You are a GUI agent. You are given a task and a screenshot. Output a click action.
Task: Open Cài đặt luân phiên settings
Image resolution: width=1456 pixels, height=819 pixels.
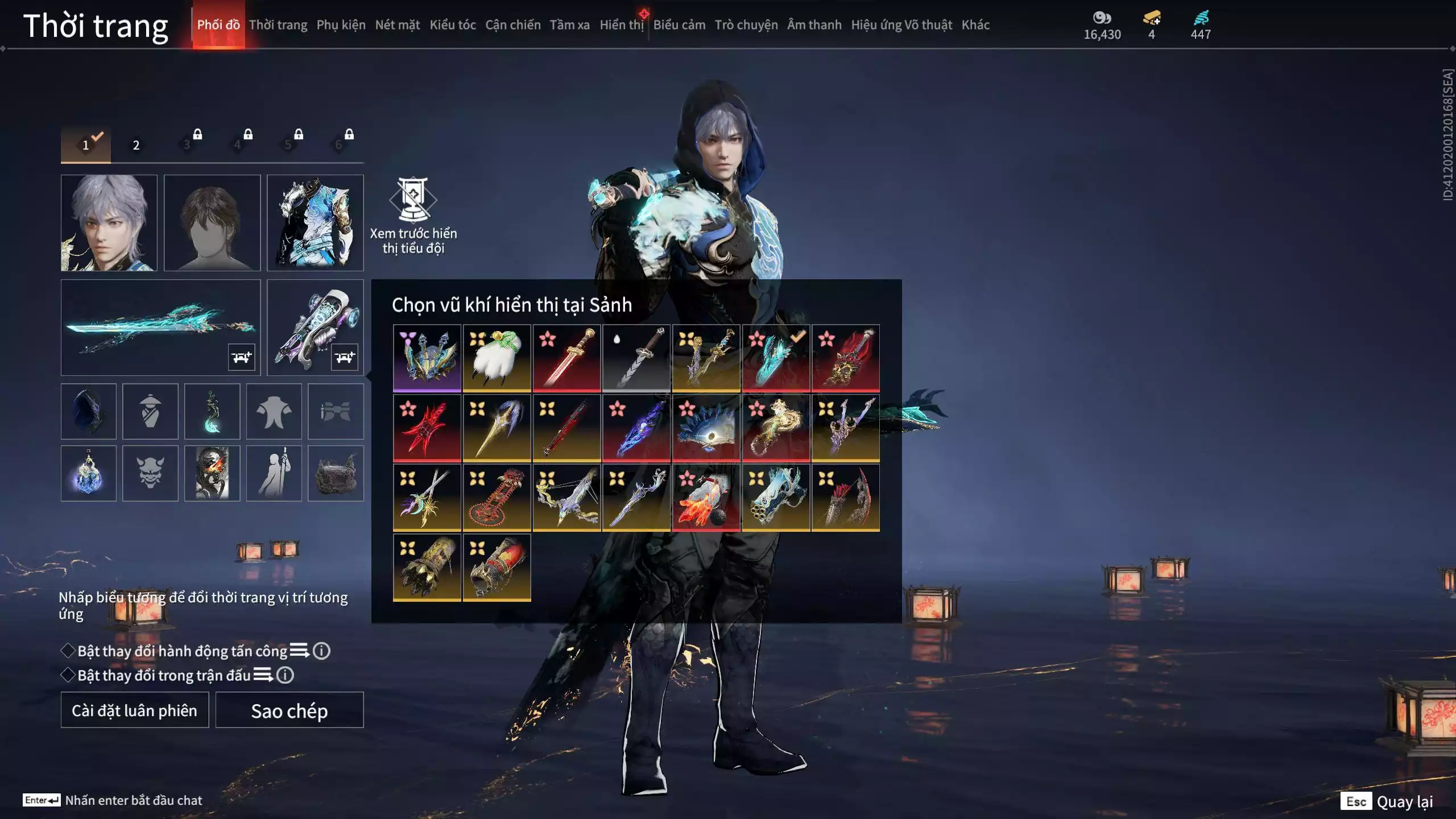(134, 710)
